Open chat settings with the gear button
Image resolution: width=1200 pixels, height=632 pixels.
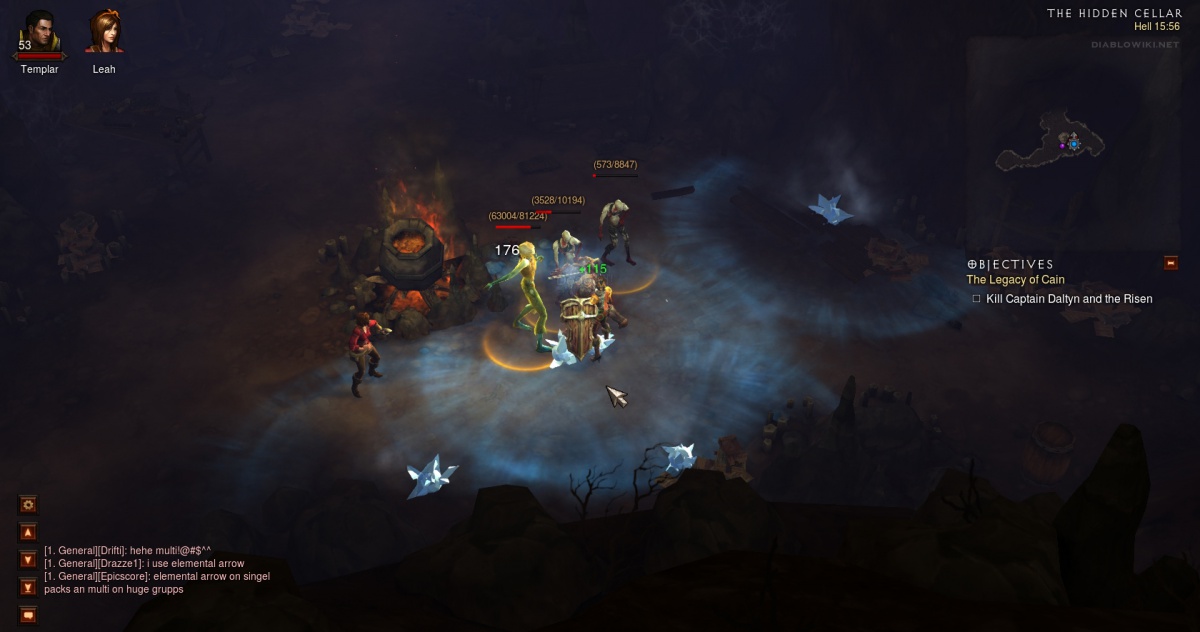pos(28,505)
